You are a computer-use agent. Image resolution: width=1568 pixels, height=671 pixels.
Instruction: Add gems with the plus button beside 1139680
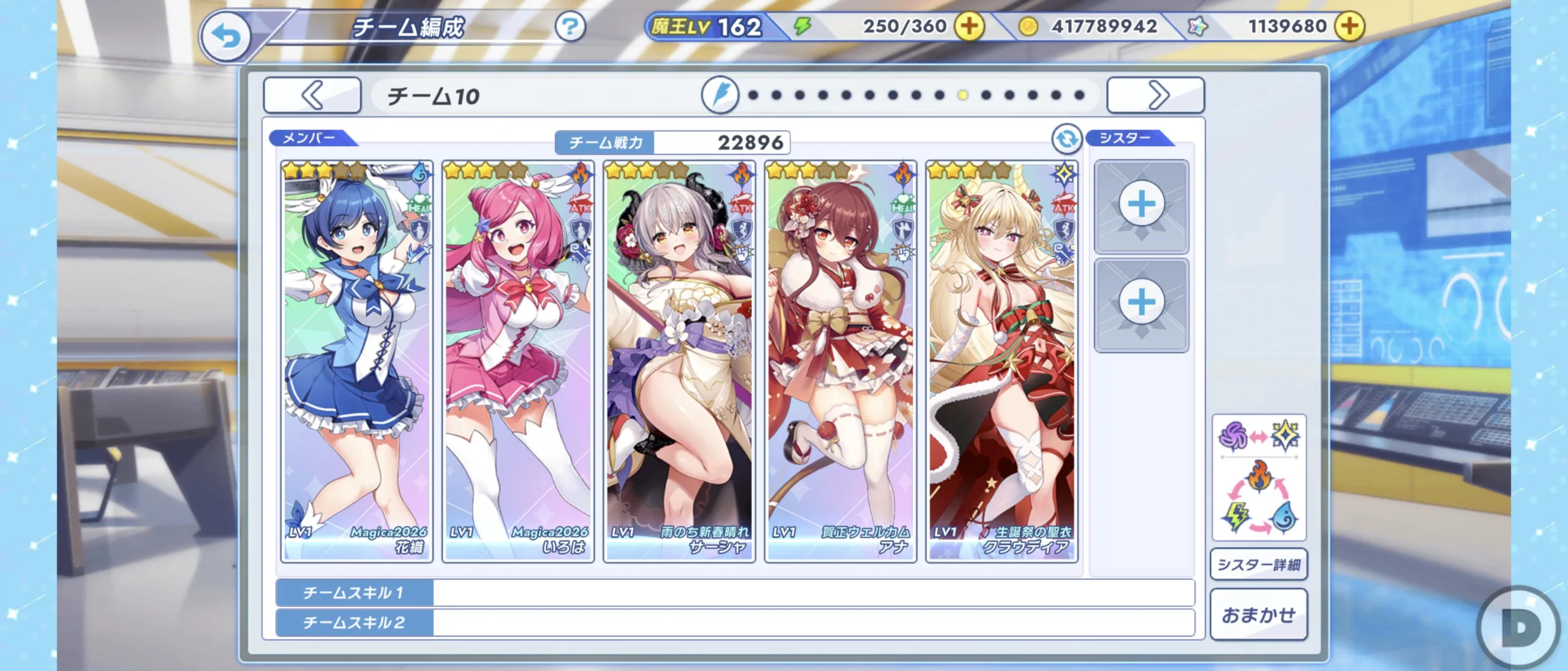point(1349,26)
